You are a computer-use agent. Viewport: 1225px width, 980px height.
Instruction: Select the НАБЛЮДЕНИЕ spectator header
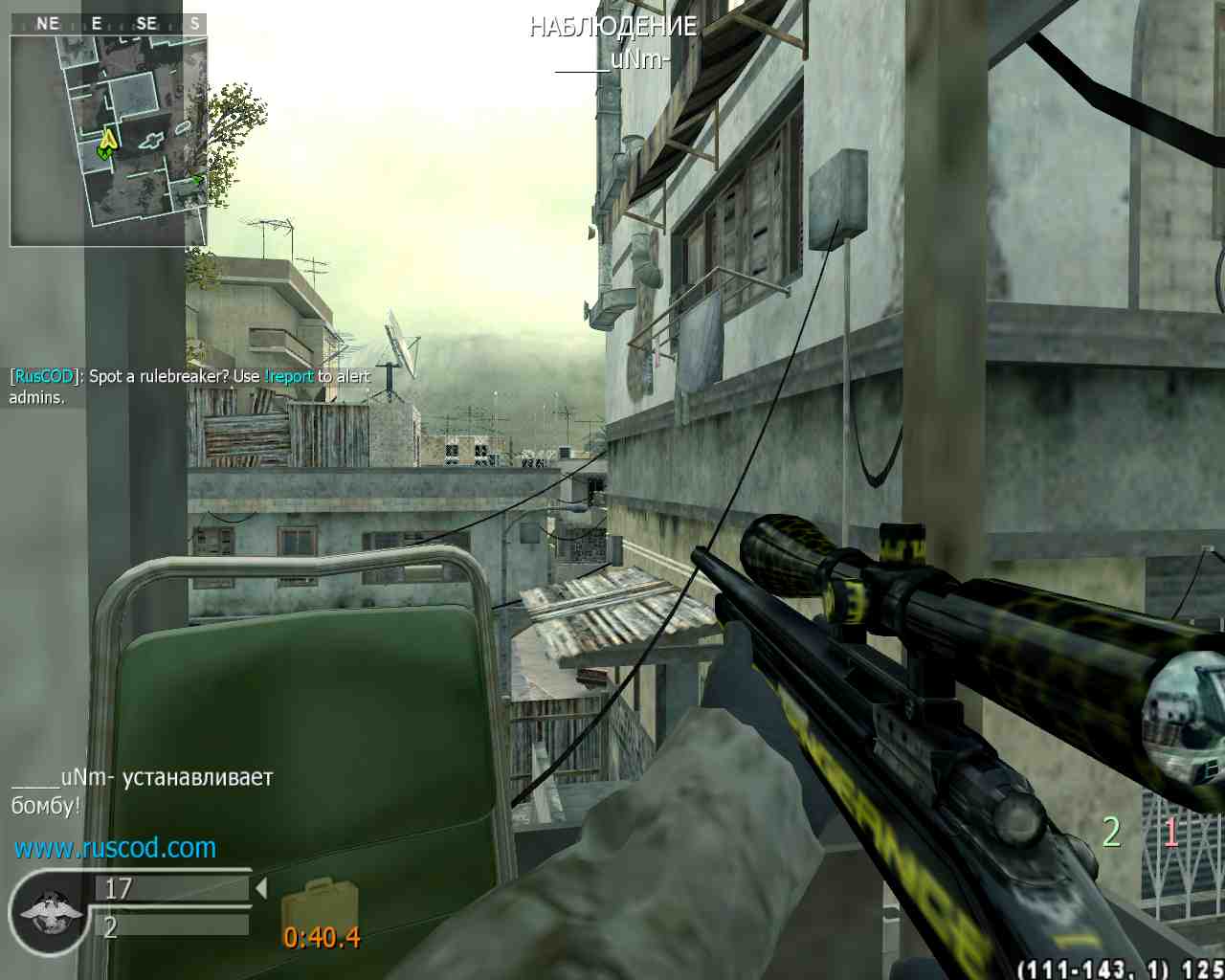[x=612, y=27]
